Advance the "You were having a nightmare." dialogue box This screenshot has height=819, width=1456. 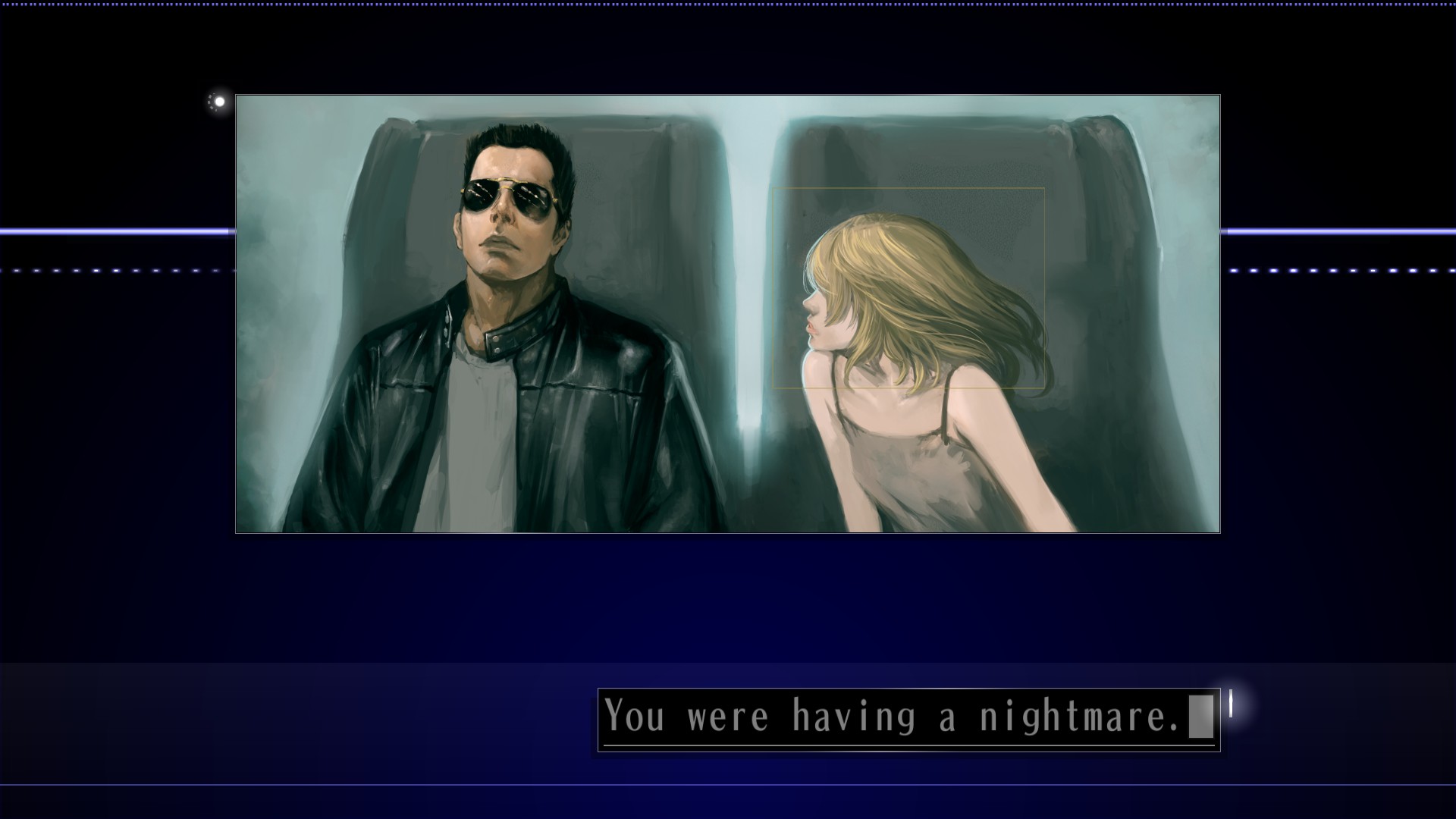pyautogui.click(x=908, y=718)
